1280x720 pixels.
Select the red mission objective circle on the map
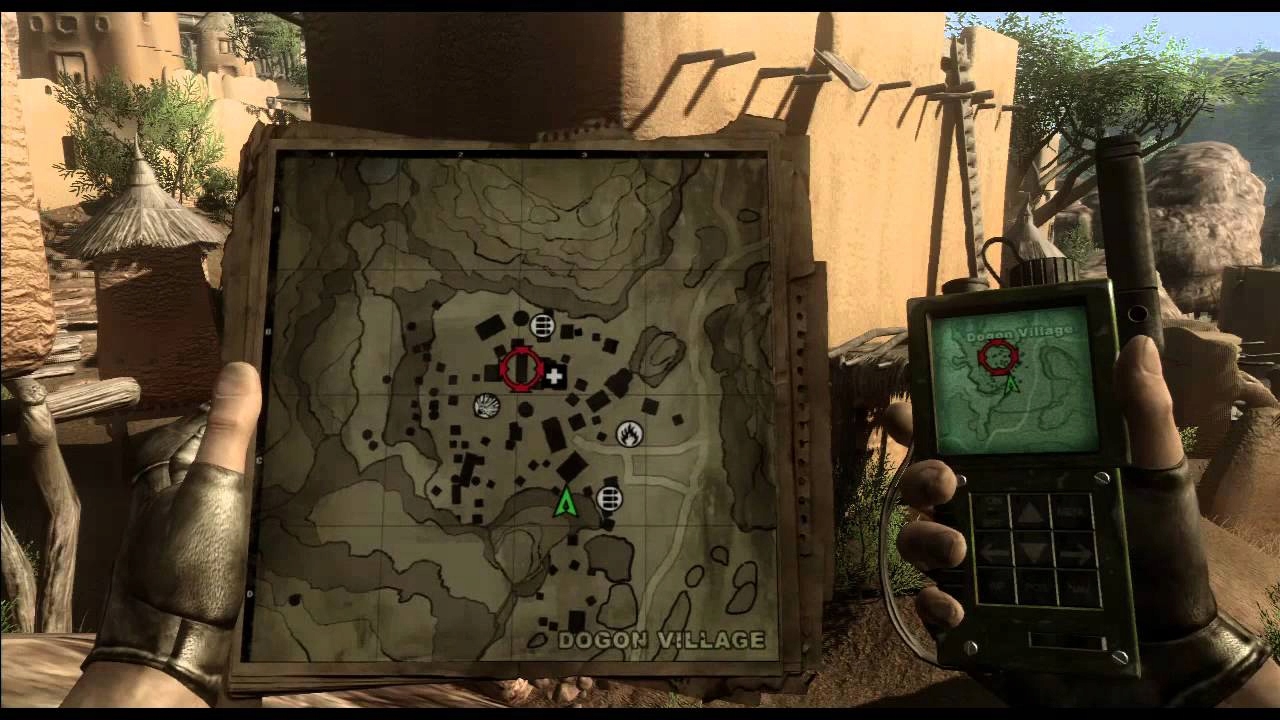[520, 367]
